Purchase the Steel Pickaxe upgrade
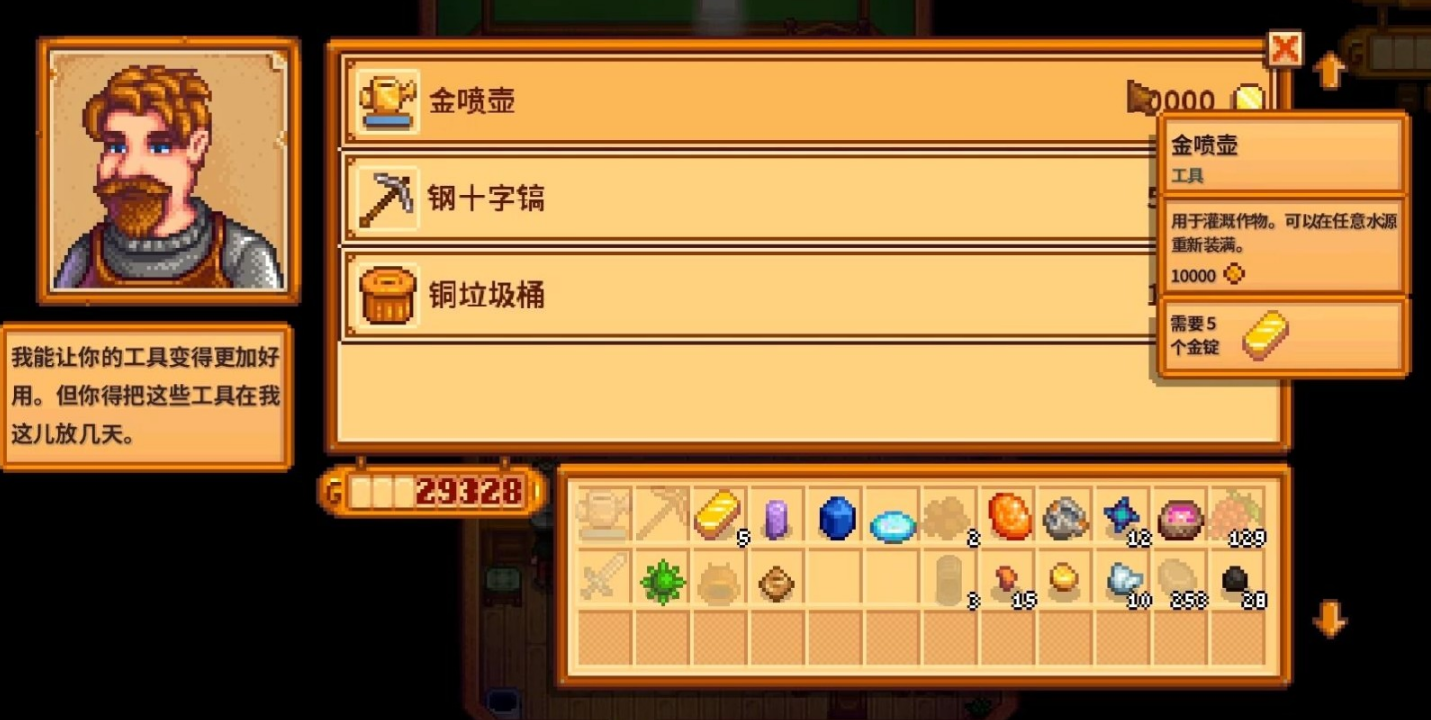 (x=700, y=198)
